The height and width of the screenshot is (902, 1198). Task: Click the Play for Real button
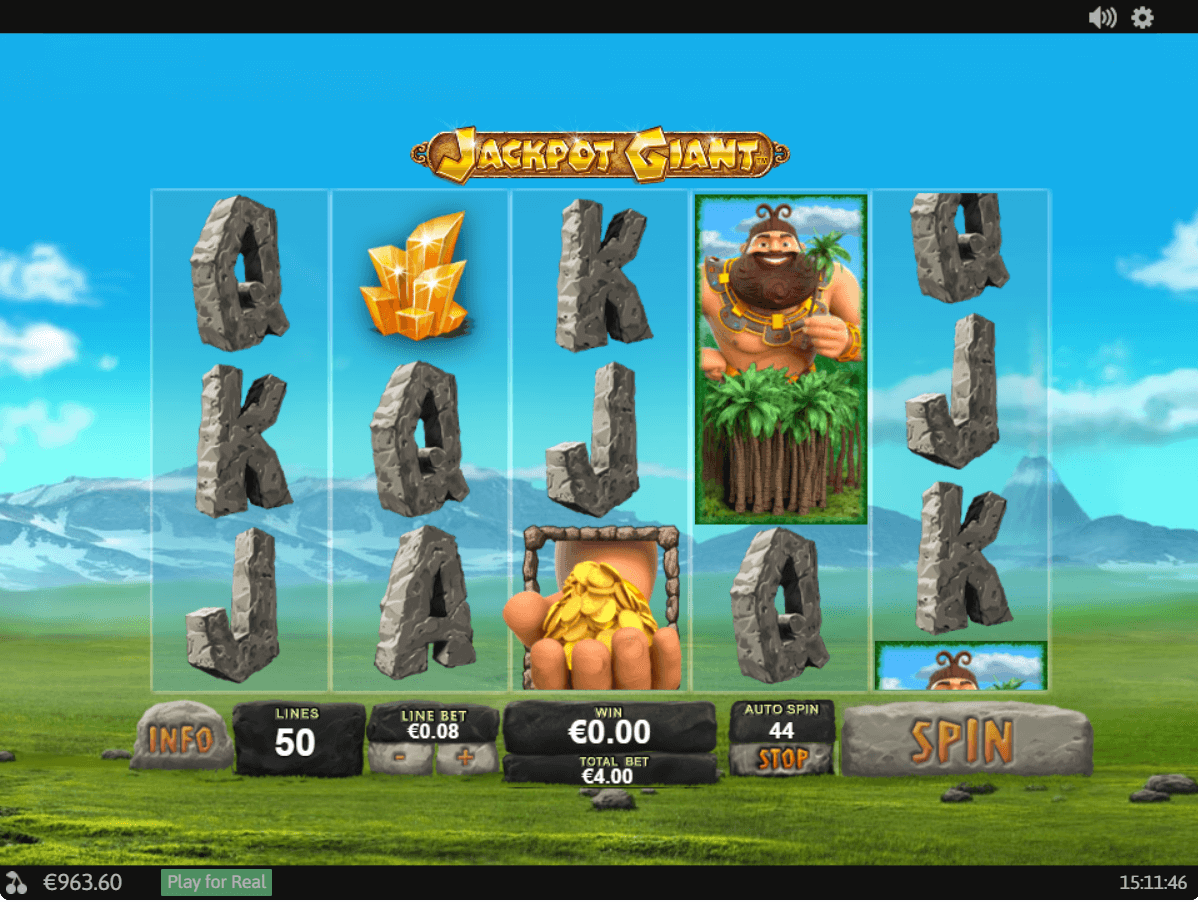[217, 882]
